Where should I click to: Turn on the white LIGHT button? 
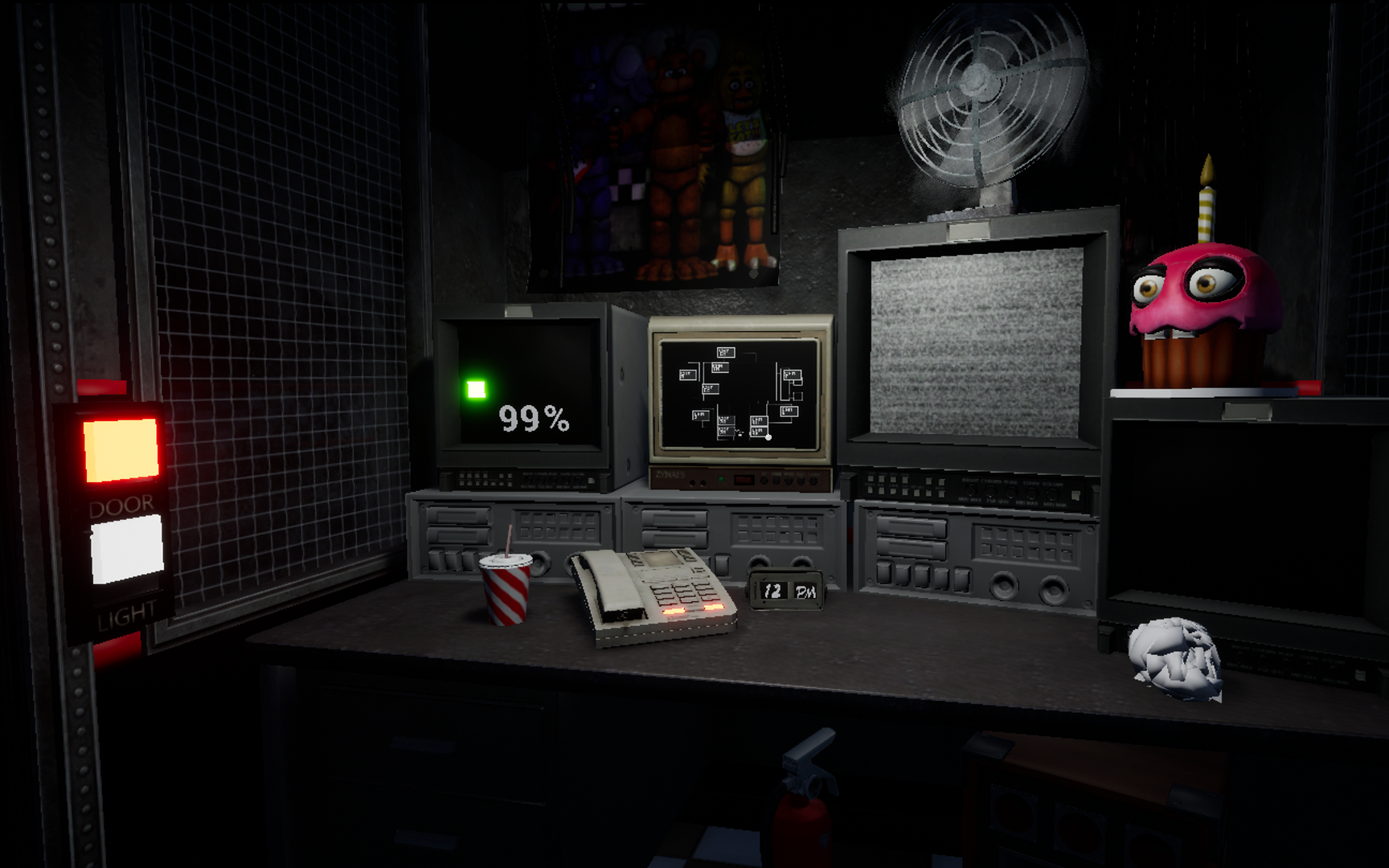pyautogui.click(x=126, y=549)
